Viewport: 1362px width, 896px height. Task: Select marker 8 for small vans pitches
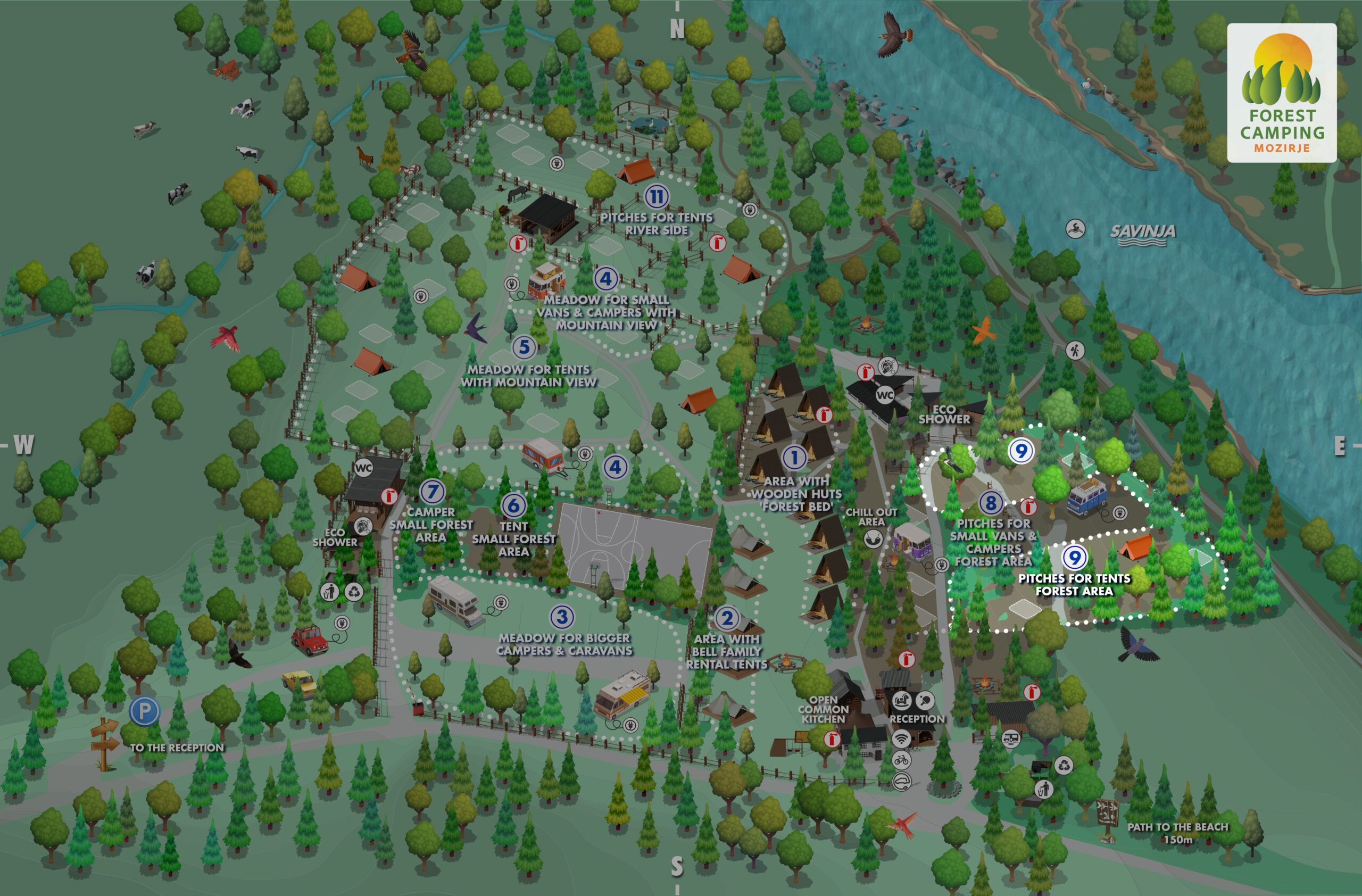991,503
